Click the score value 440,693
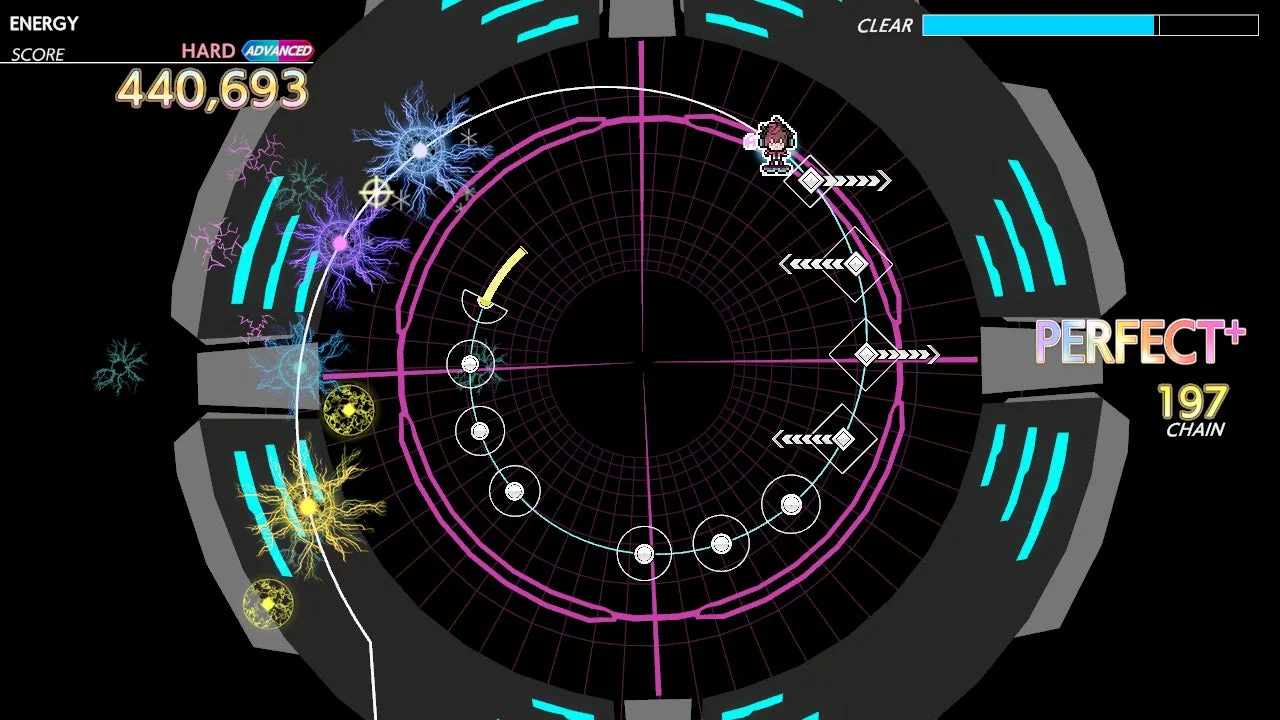The image size is (1280, 720). tap(211, 89)
